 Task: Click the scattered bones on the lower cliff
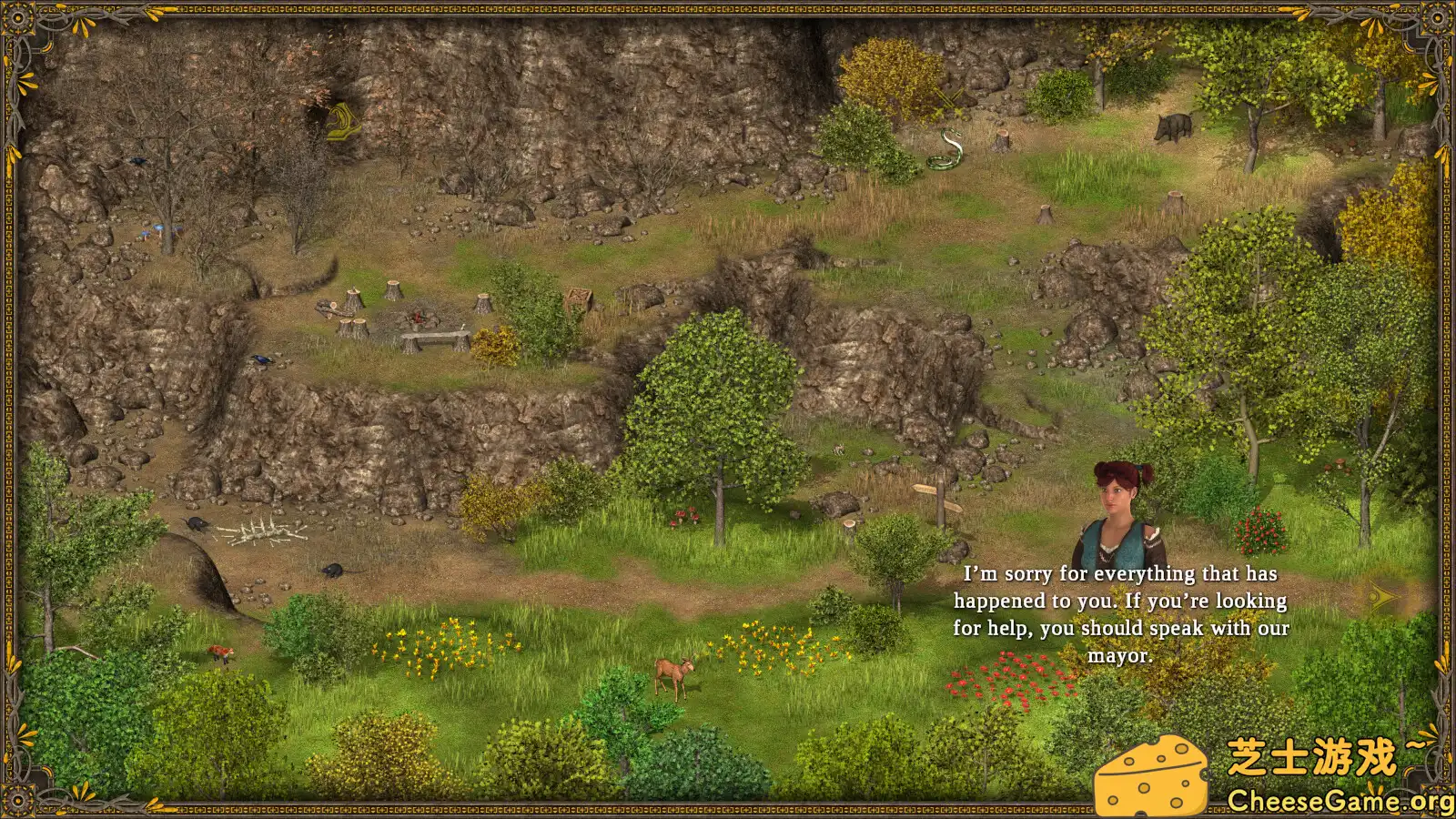268,535
